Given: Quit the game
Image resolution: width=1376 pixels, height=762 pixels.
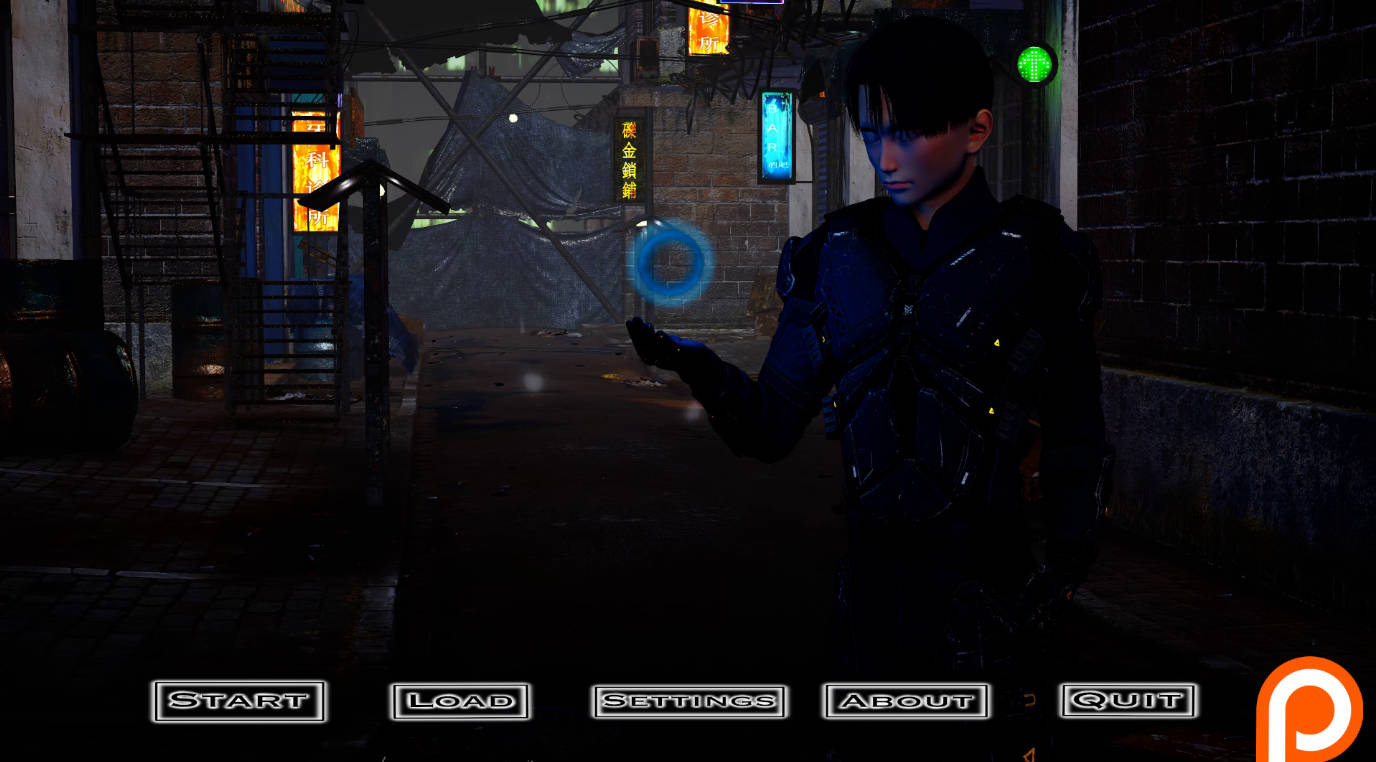Looking at the screenshot, I should click(x=1126, y=701).
